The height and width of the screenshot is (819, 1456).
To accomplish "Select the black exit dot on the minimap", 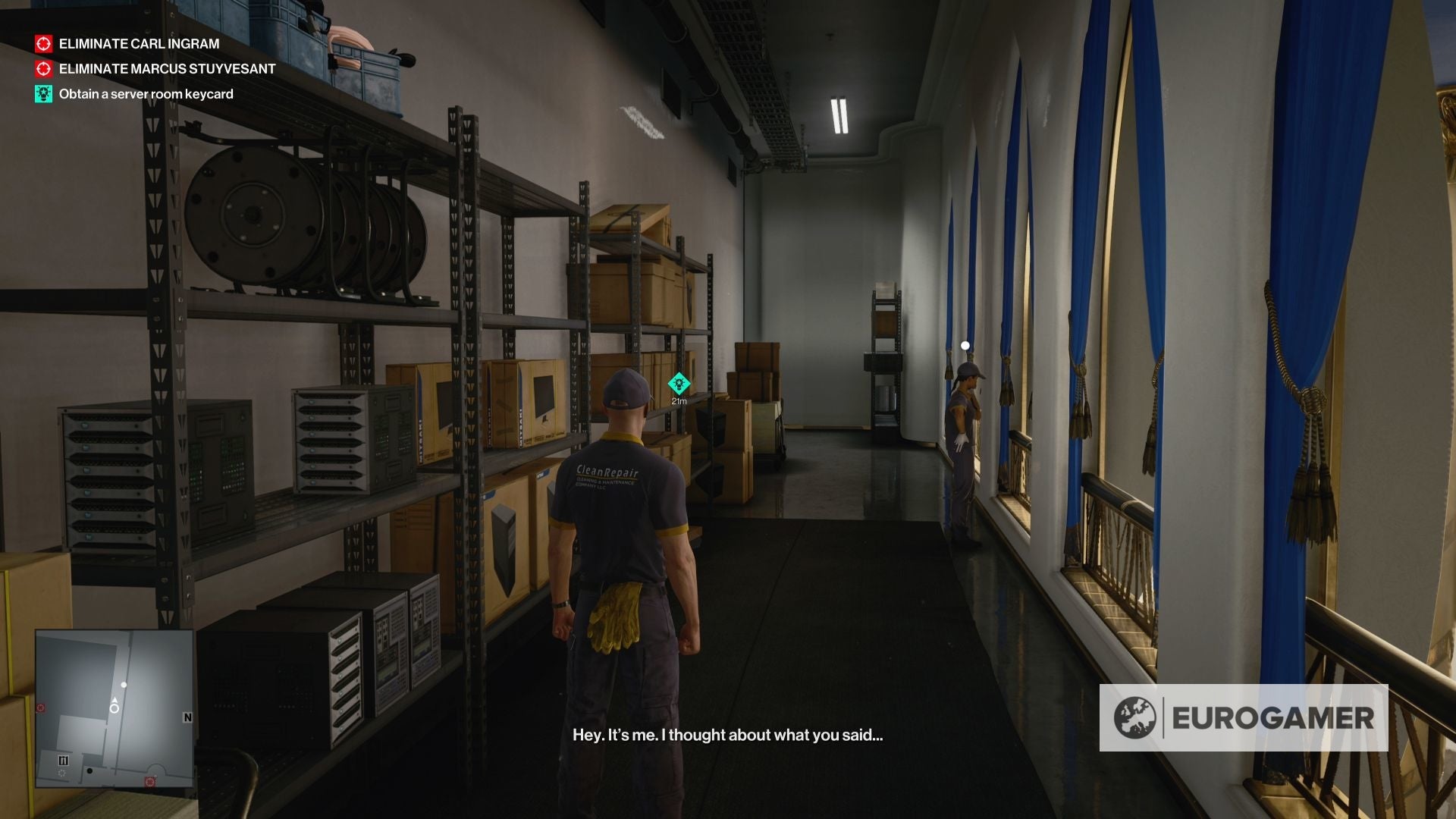I will tap(90, 771).
